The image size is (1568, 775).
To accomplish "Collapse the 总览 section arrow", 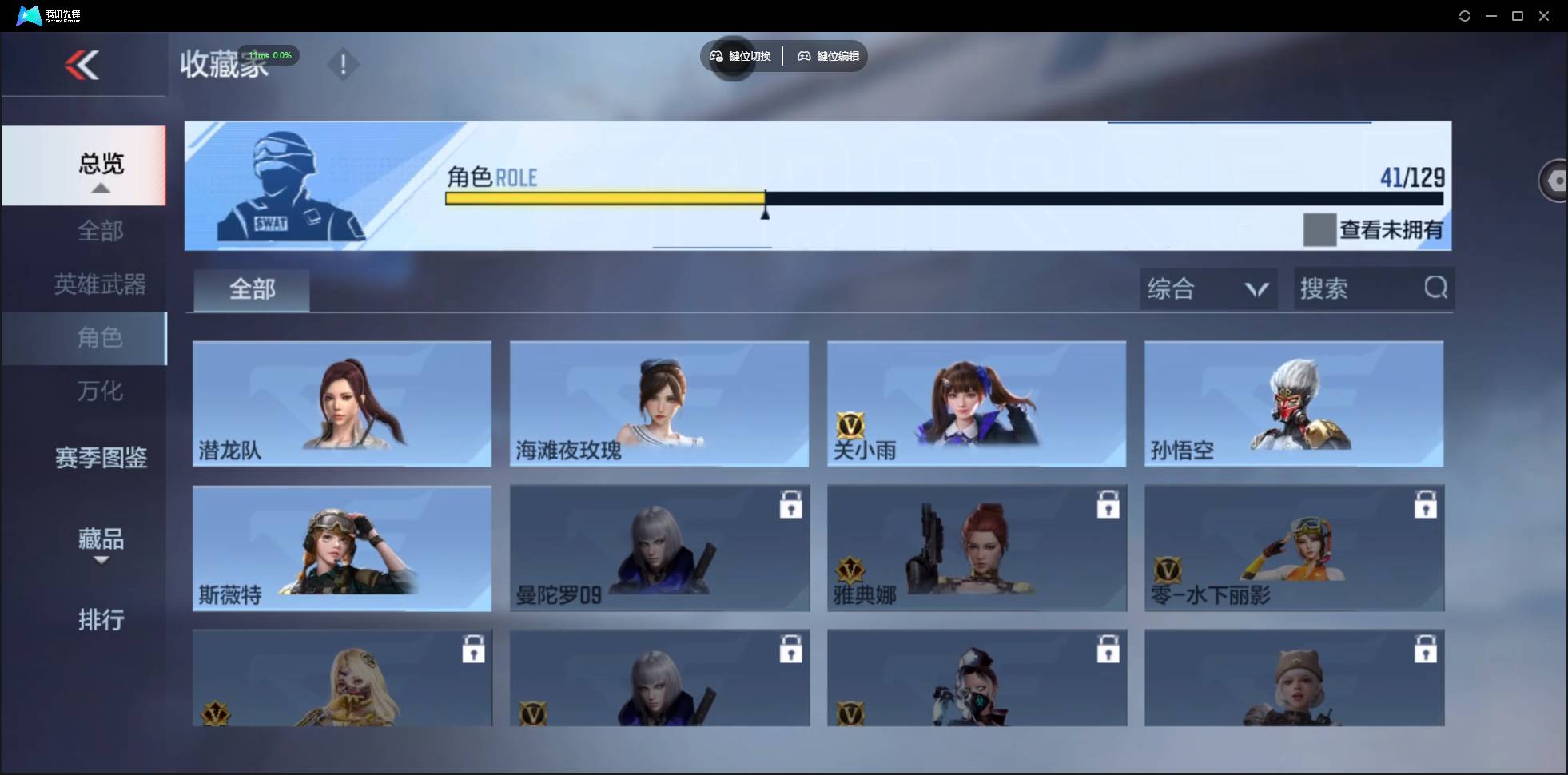I will [100, 187].
